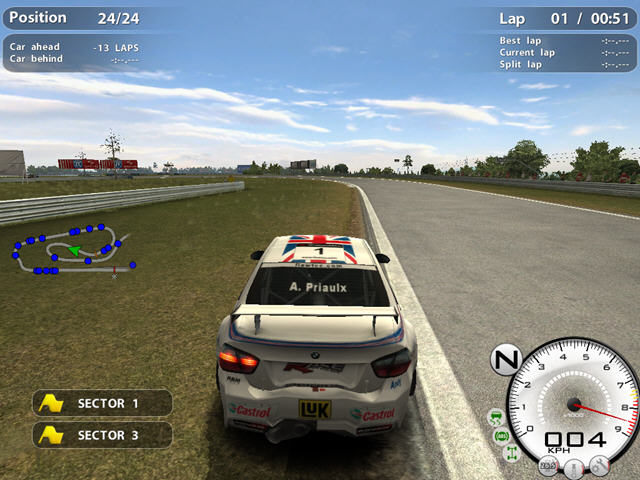Click the engine status icon below the tachometer
This screenshot has height=480, width=640.
coord(548,465)
